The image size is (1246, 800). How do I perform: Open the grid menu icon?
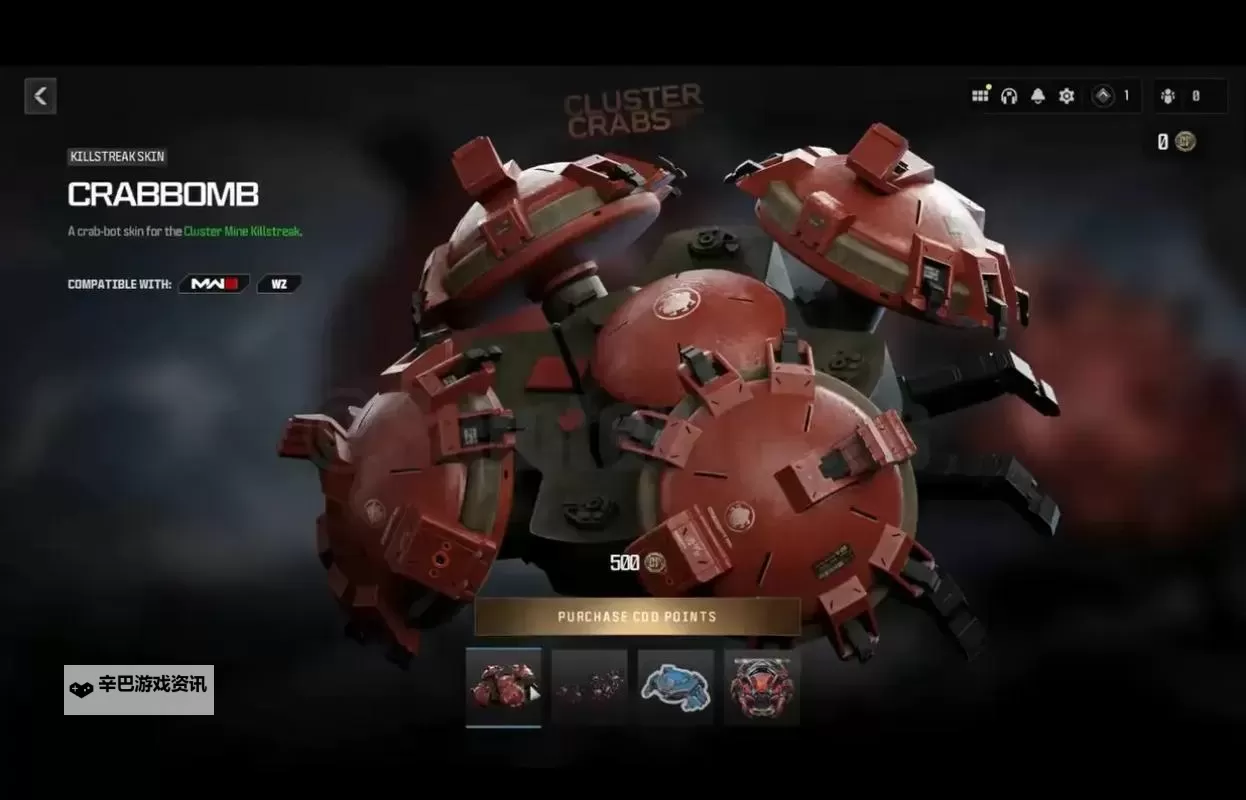(980, 96)
